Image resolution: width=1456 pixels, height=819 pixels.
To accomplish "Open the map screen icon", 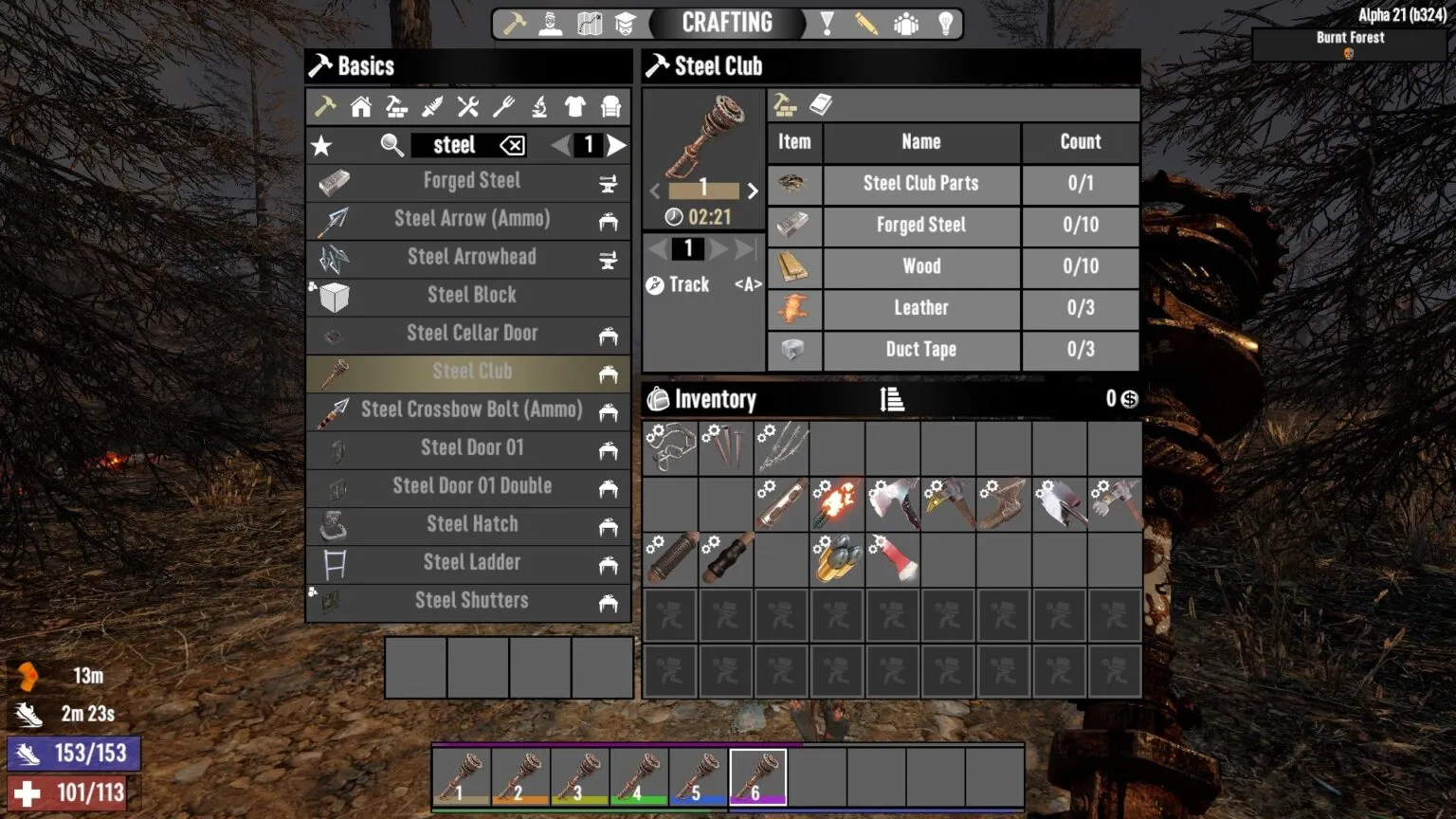I will pyautogui.click(x=590, y=23).
